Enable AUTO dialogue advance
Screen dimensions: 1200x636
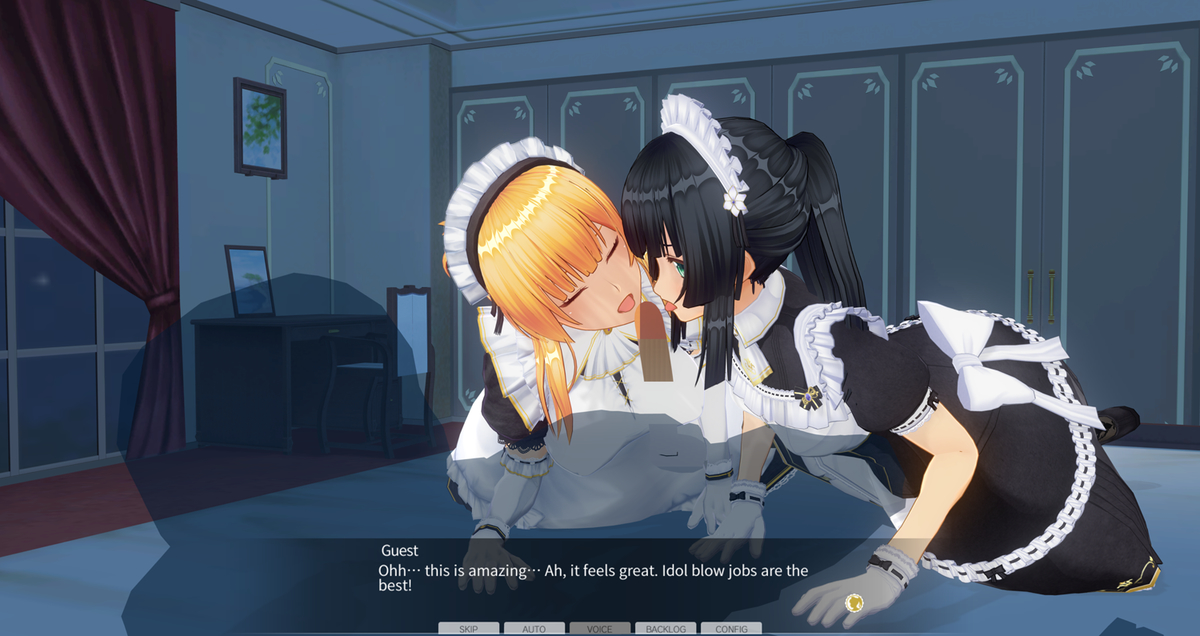(x=534, y=629)
